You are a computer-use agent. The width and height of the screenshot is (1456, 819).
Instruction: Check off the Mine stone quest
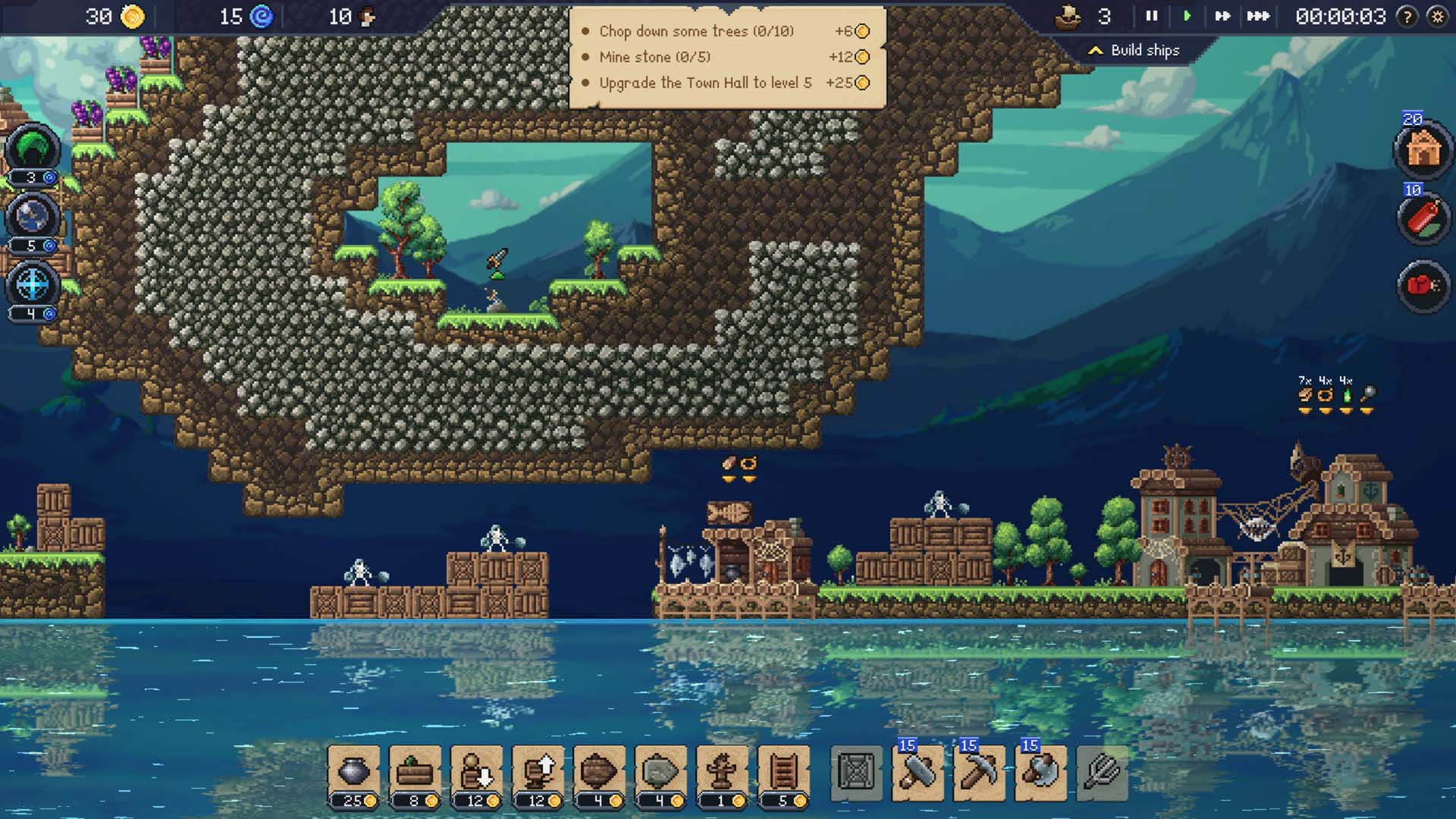tap(584, 57)
